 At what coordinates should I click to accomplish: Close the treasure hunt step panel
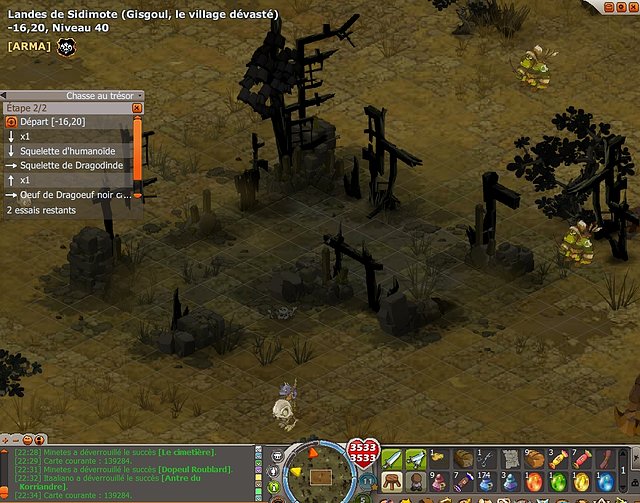(137, 107)
